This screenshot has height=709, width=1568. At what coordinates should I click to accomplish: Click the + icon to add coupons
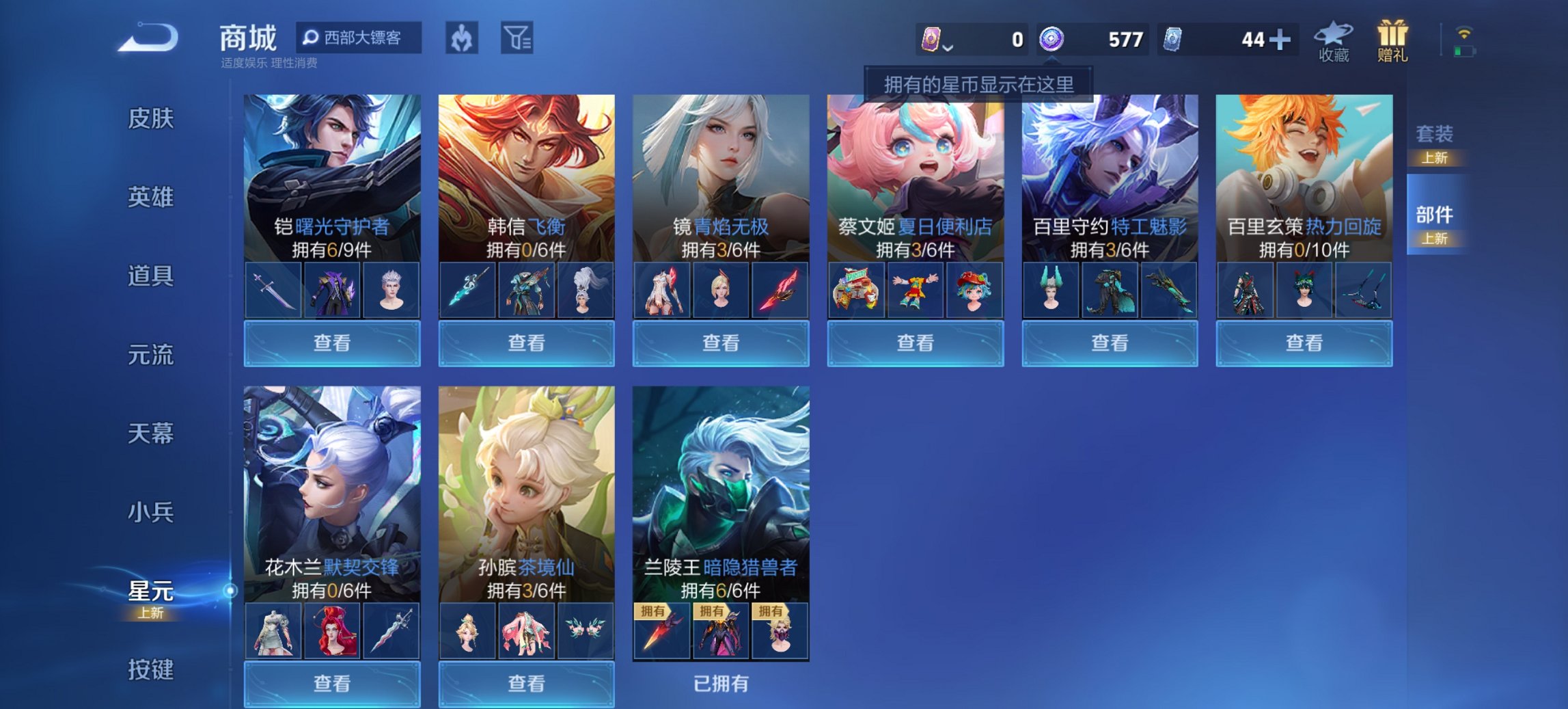[1284, 40]
